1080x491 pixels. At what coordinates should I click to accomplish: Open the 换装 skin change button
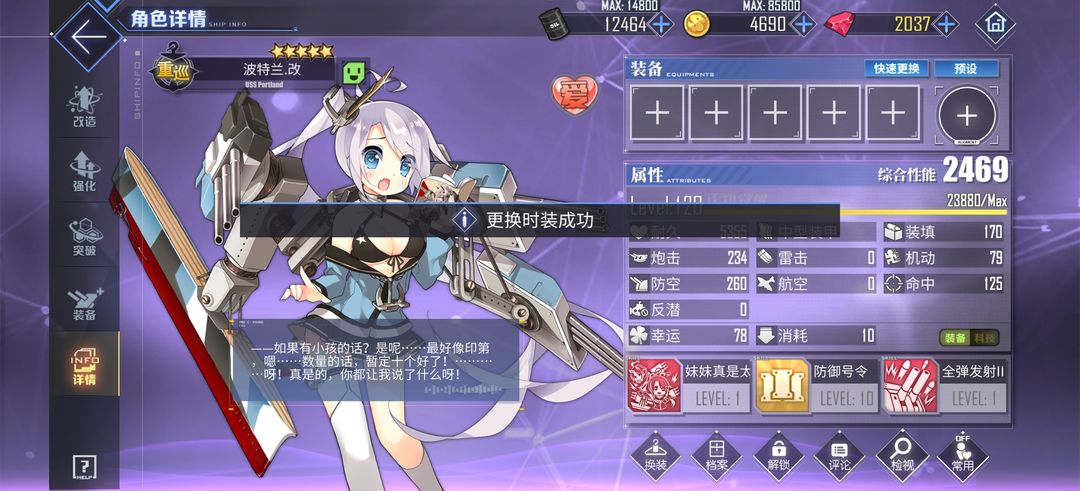(x=655, y=455)
